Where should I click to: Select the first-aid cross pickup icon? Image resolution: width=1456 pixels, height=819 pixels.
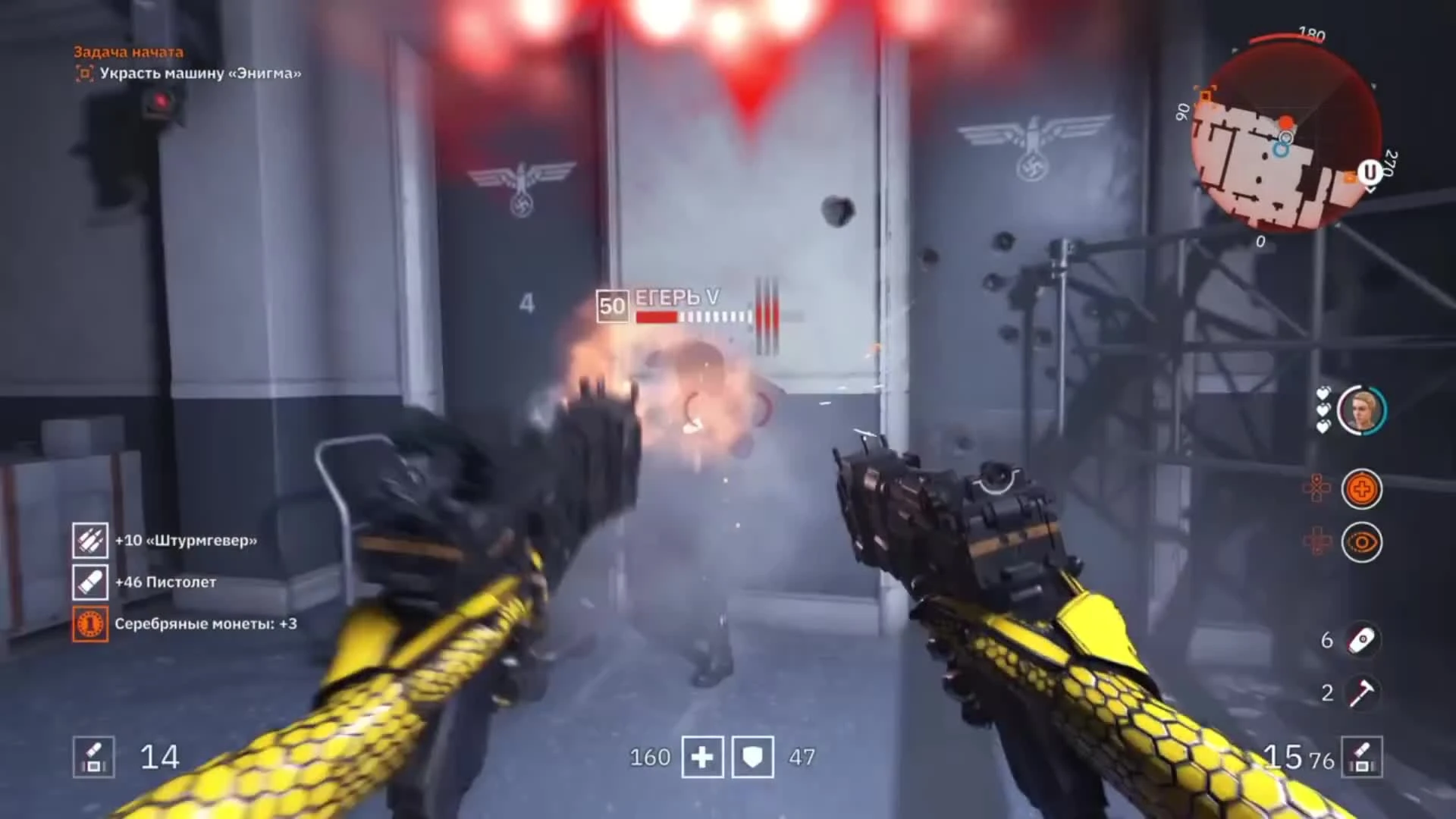pyautogui.click(x=1363, y=489)
